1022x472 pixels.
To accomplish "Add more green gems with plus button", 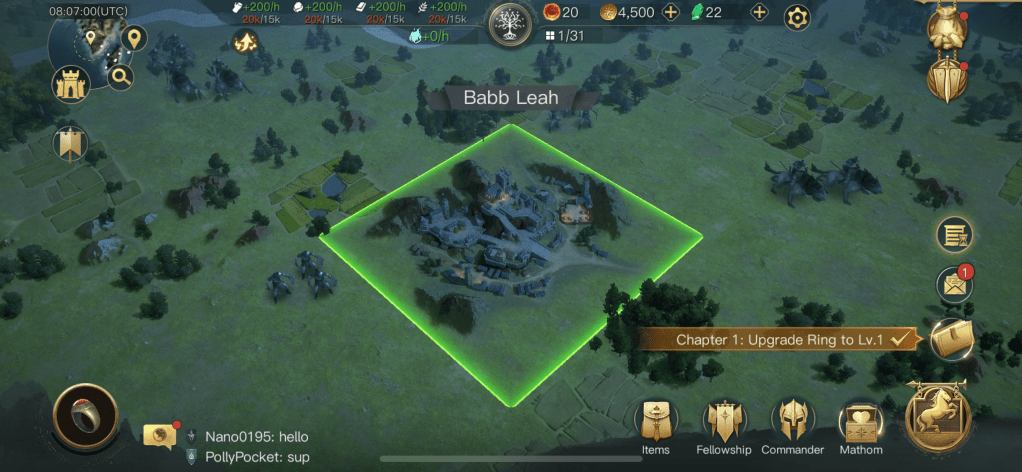I will click(759, 13).
